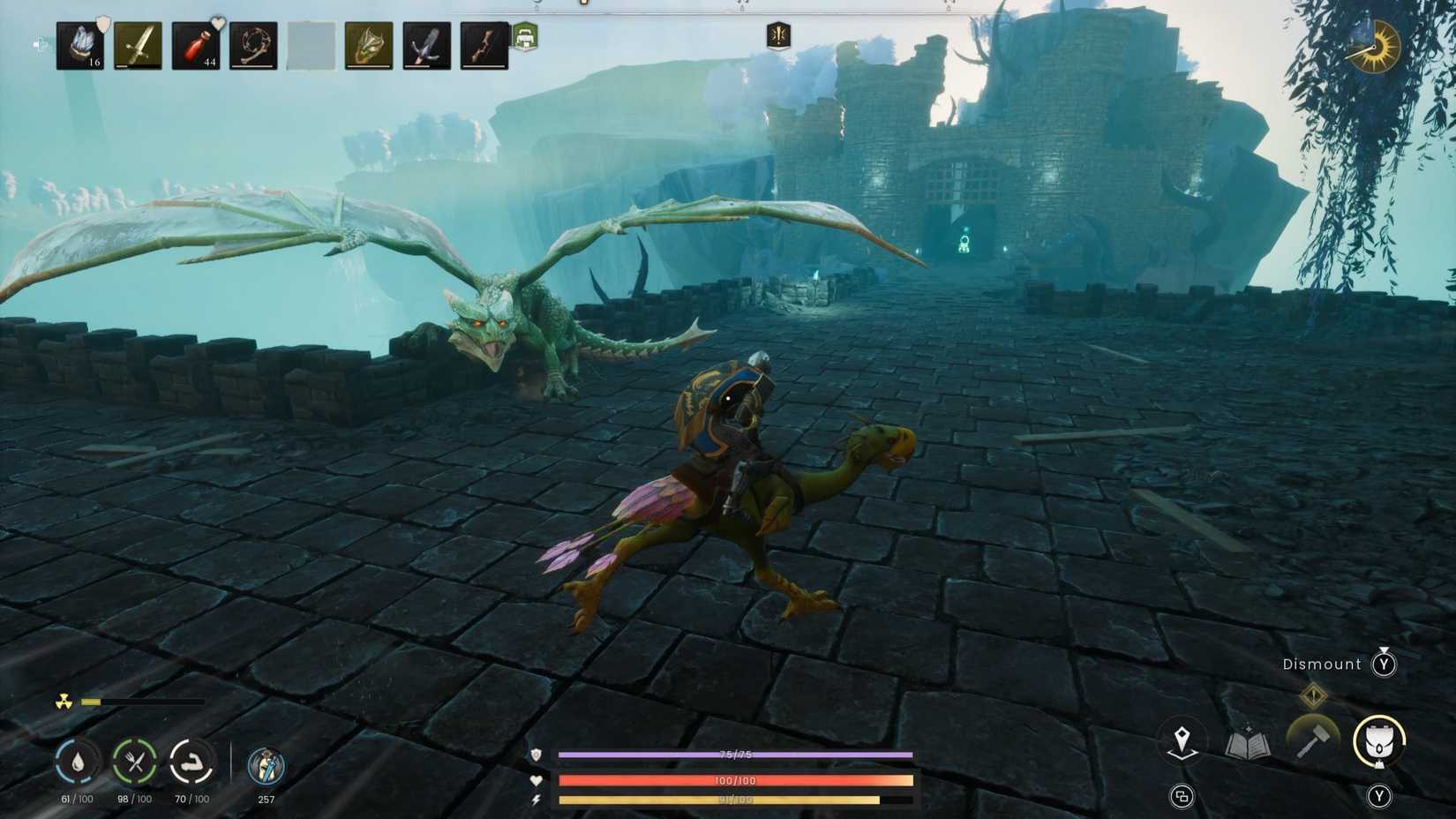Click the empty hotbar slot
1456x819 pixels.
click(311, 43)
